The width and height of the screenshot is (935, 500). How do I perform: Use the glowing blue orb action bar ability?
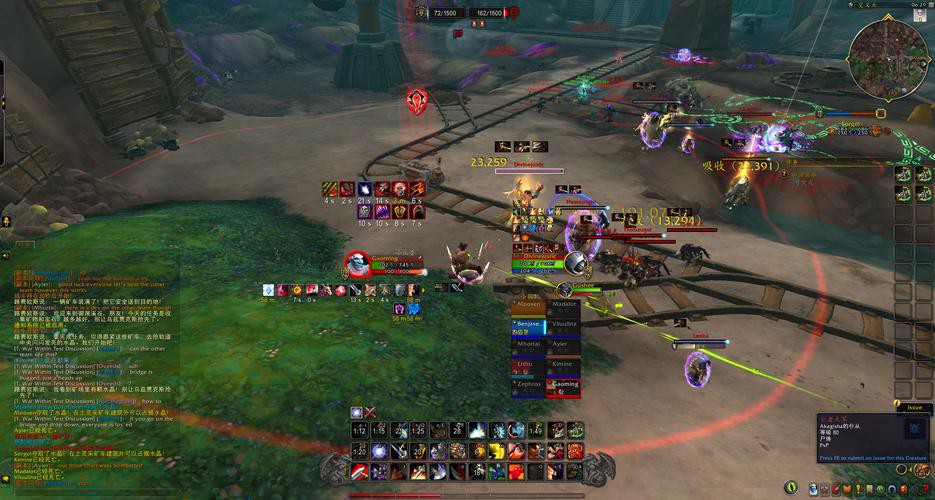coord(378,451)
